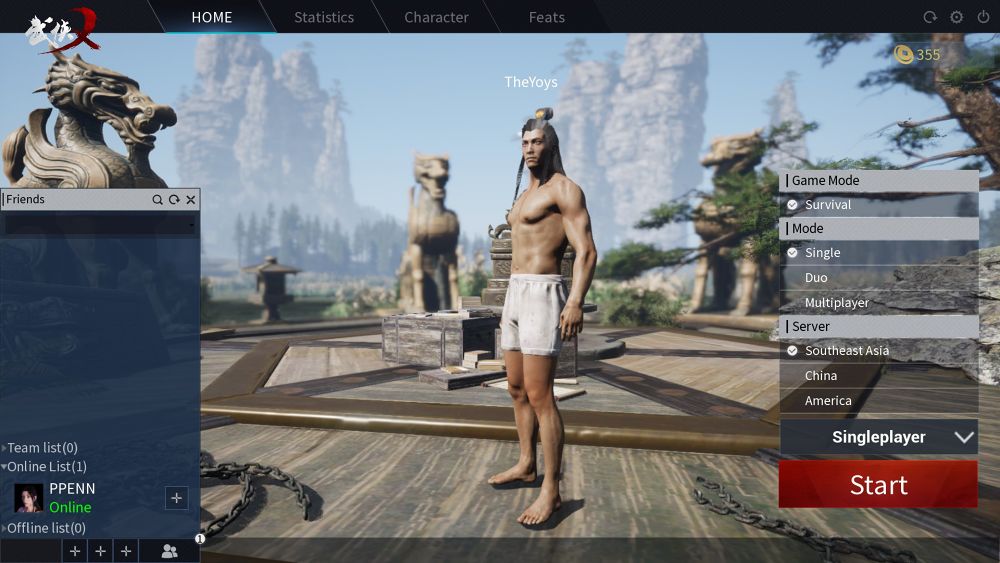Pick the Single mode option

pyautogui.click(x=822, y=253)
